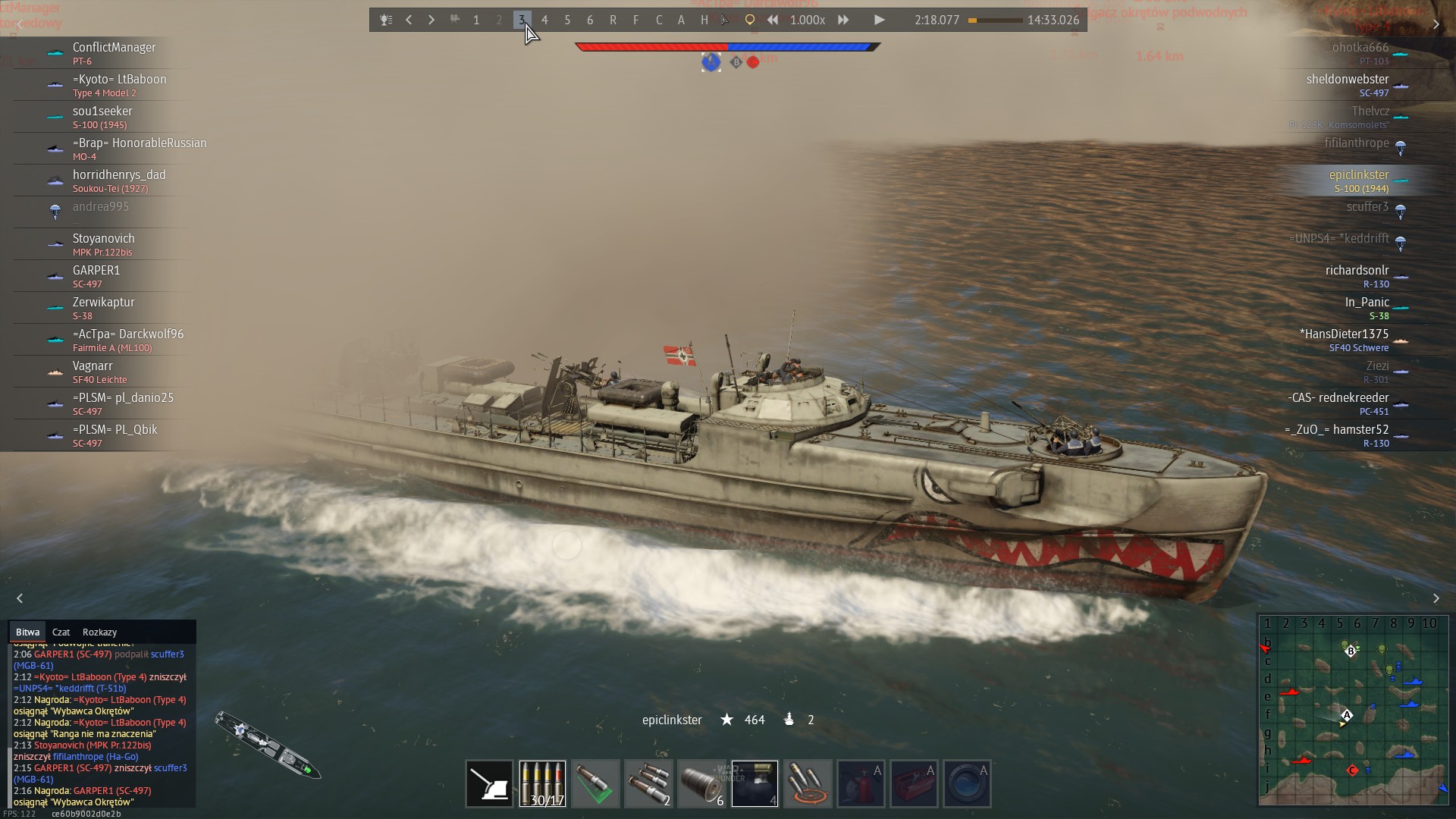The height and width of the screenshot is (819, 1456).
Task: Open the Czat tab
Action: point(61,632)
